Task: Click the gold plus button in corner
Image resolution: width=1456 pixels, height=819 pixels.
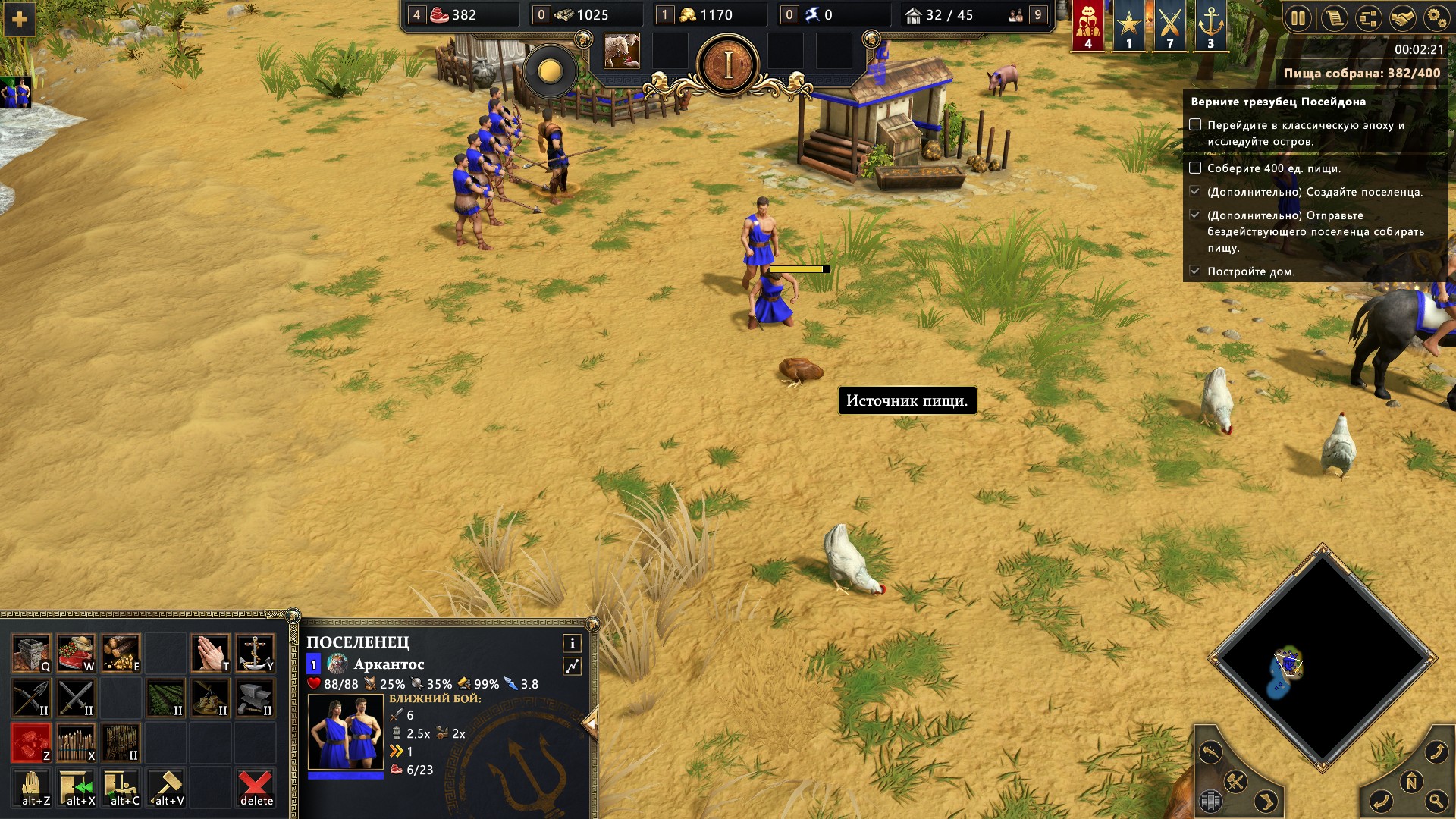Action: pos(20,20)
